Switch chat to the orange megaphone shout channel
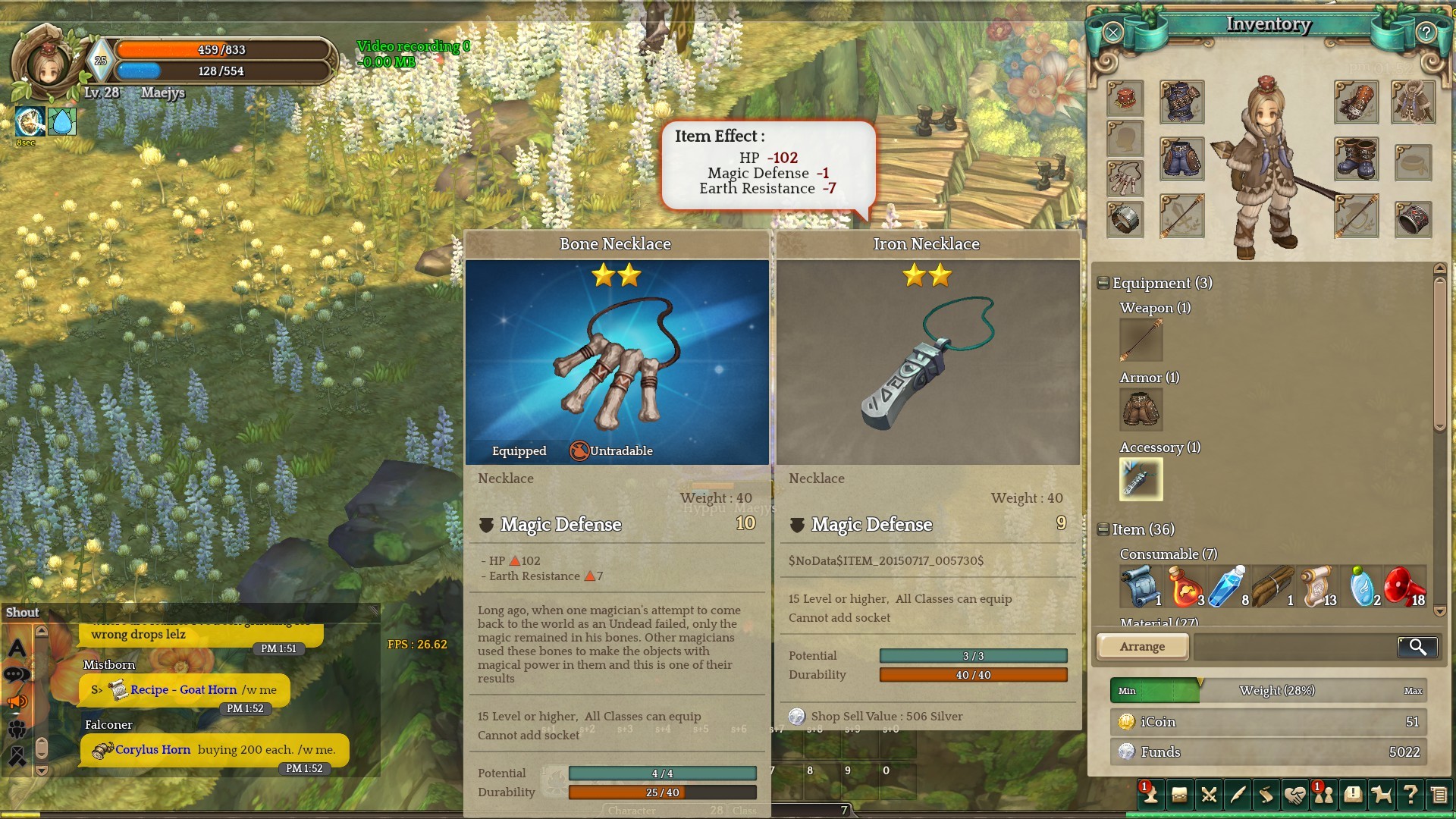The width and height of the screenshot is (1456, 819). tap(17, 701)
